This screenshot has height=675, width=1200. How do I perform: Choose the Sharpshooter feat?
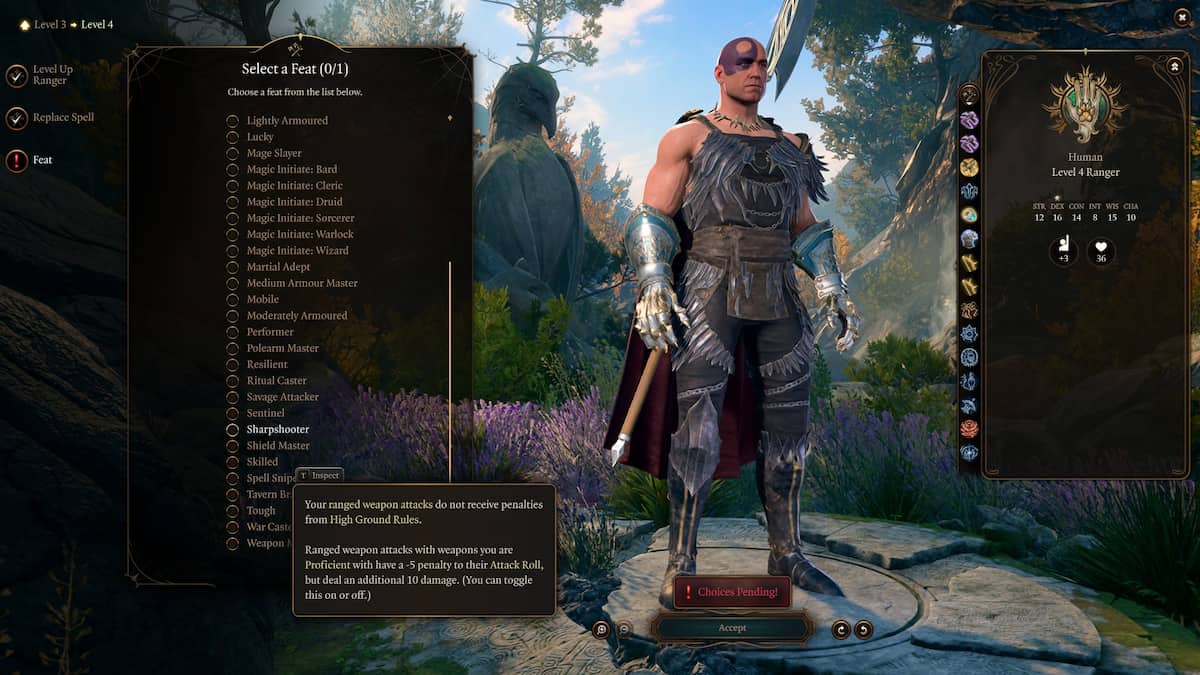(x=277, y=429)
